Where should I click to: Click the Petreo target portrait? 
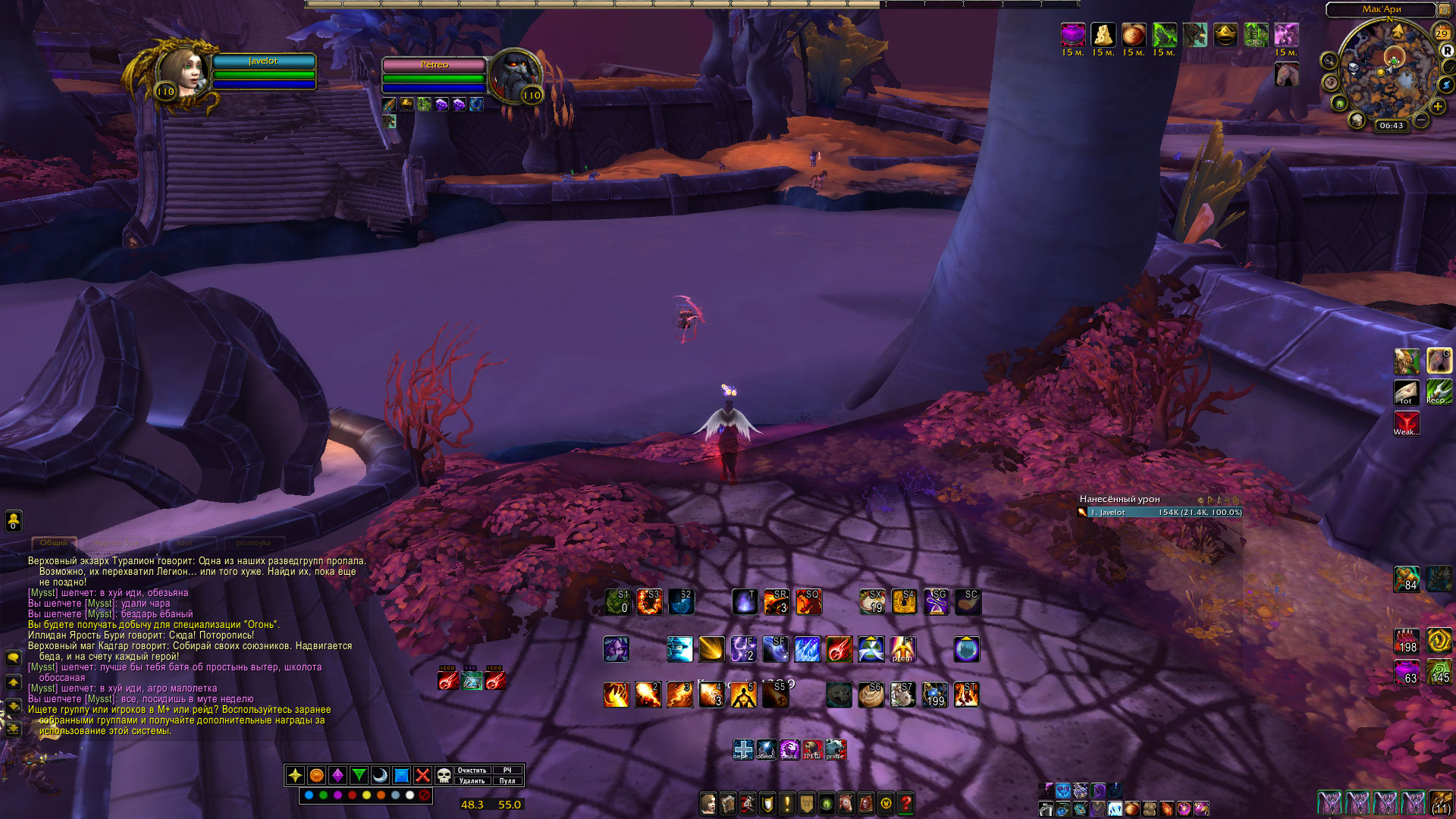click(x=515, y=75)
